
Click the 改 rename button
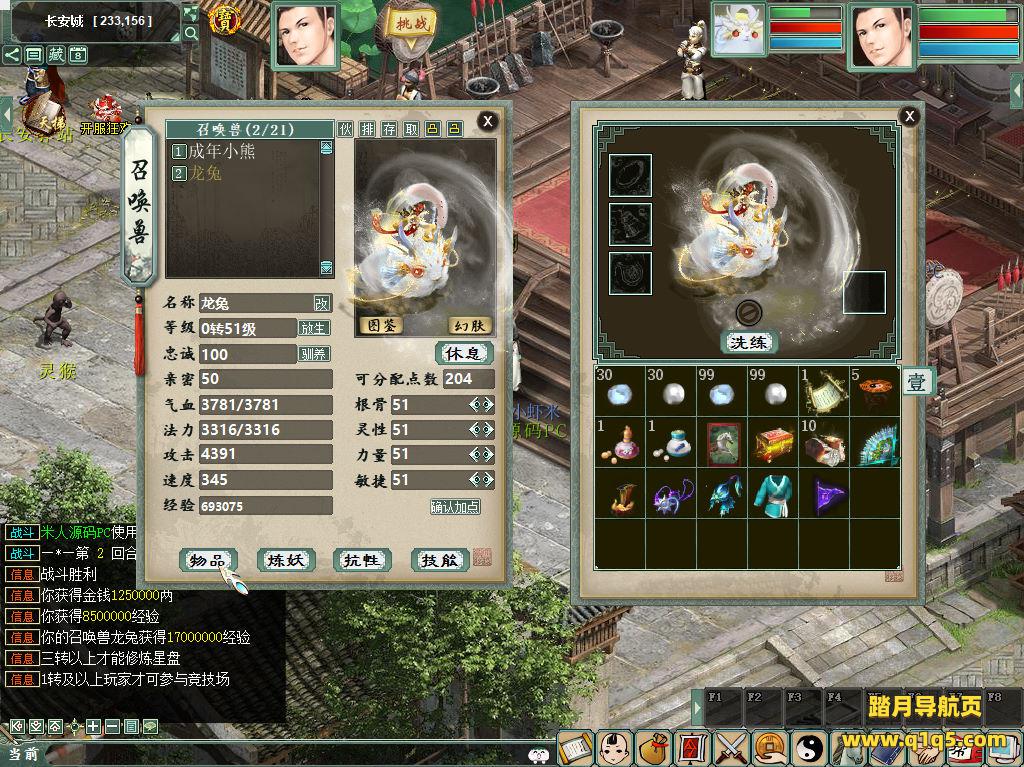[321, 303]
